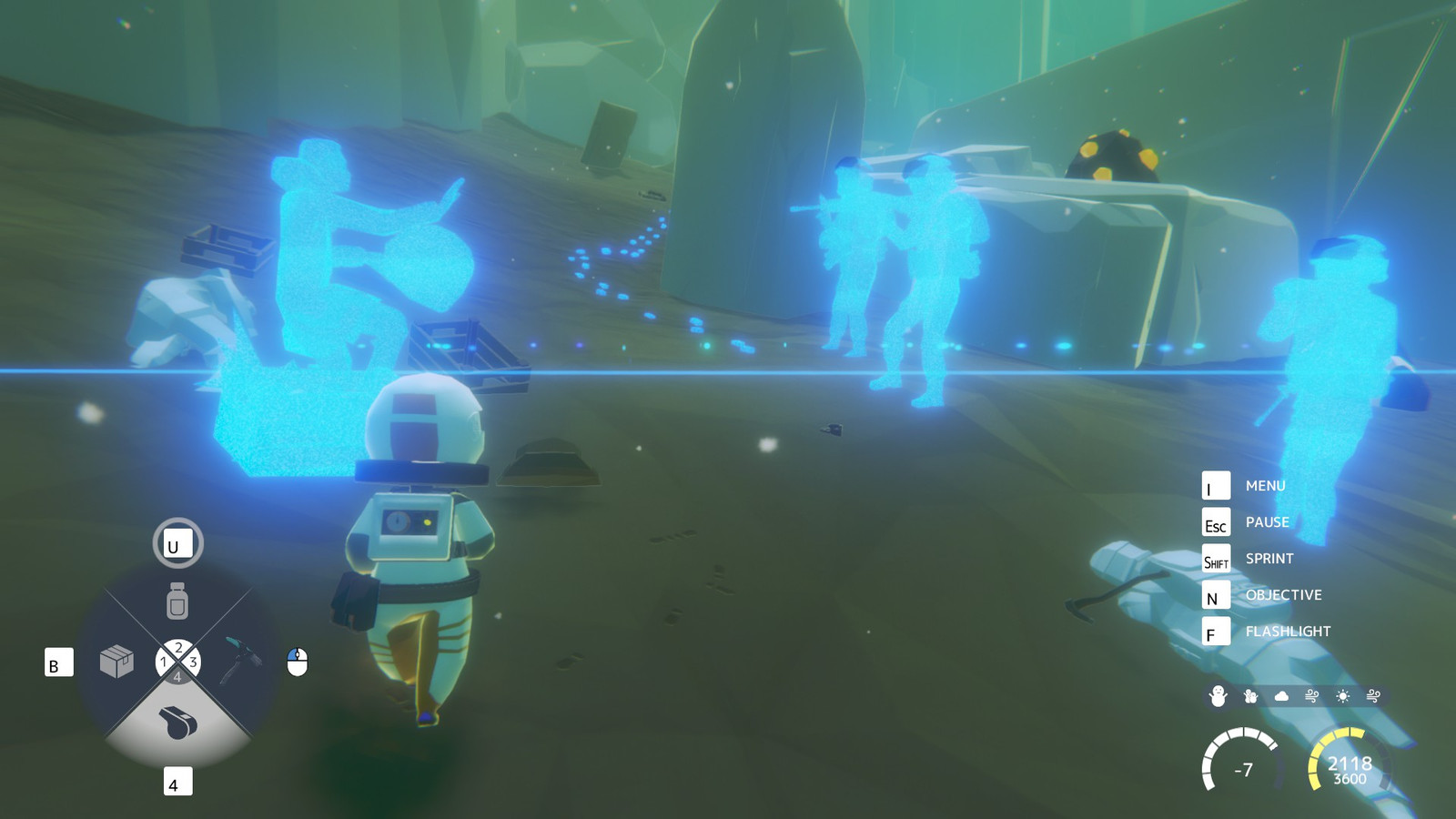1456x819 pixels.
Task: Expand radial slot number 3 in the wheel center
Action: coord(193,662)
